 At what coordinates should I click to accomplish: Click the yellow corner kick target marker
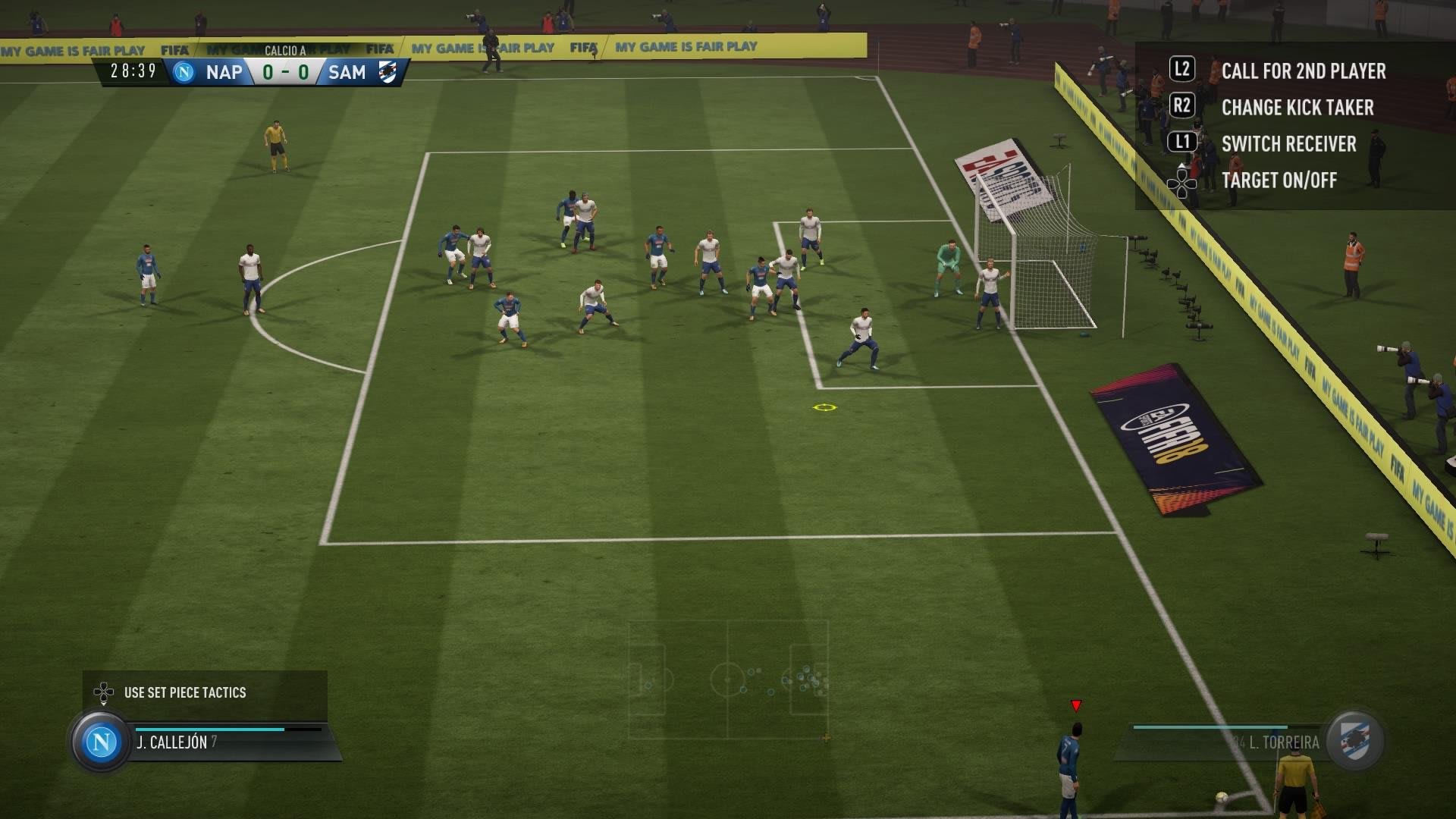[824, 408]
